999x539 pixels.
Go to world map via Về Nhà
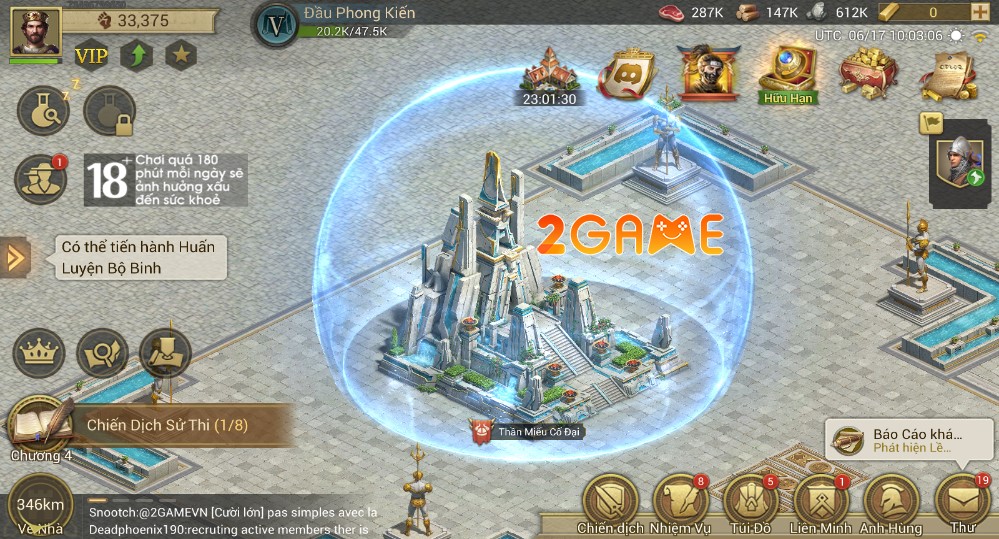40,507
